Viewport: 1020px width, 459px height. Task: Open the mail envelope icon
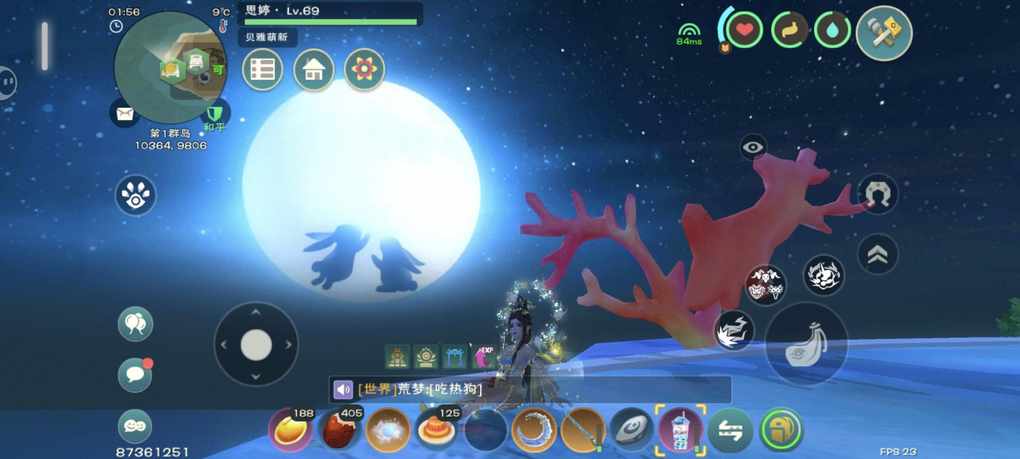(124, 114)
